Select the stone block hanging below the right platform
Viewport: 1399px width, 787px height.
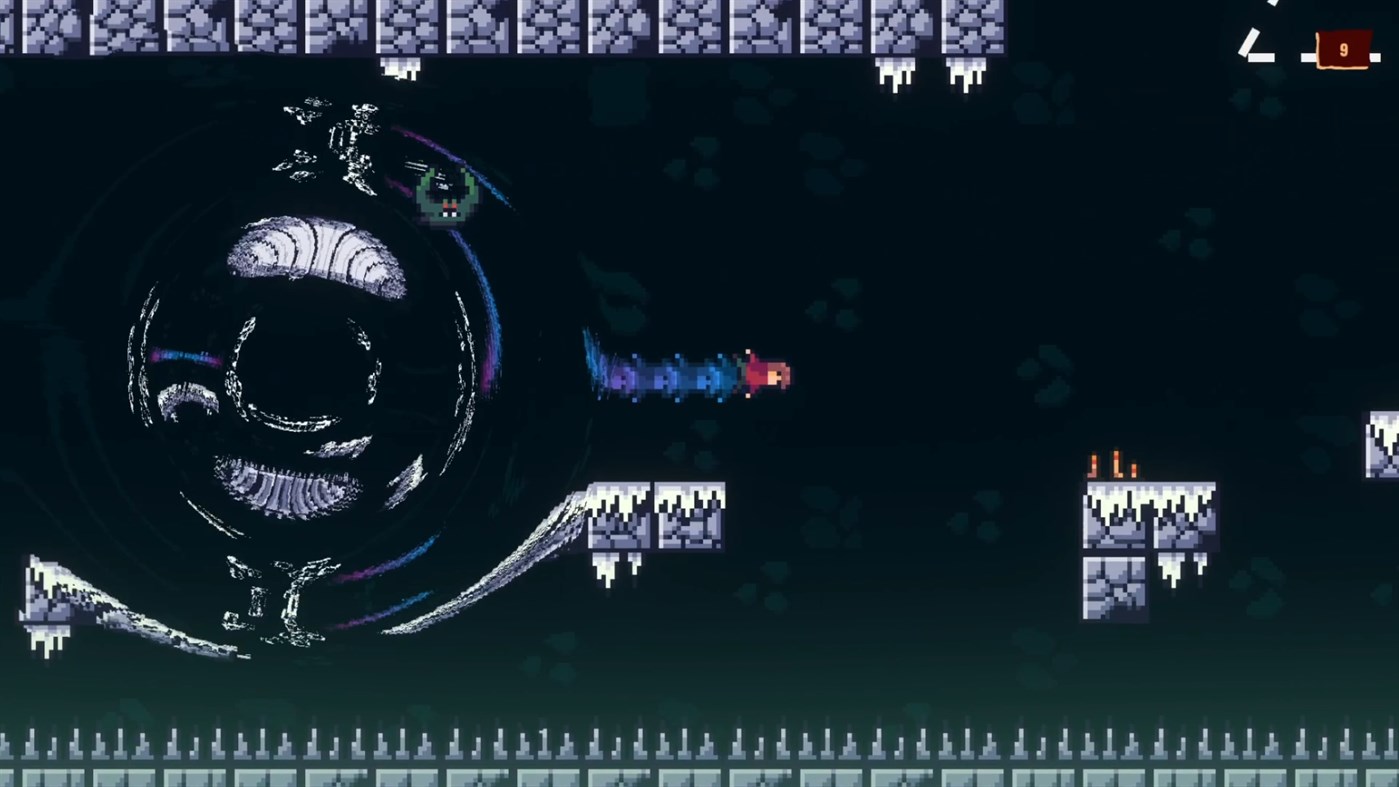click(x=1113, y=590)
